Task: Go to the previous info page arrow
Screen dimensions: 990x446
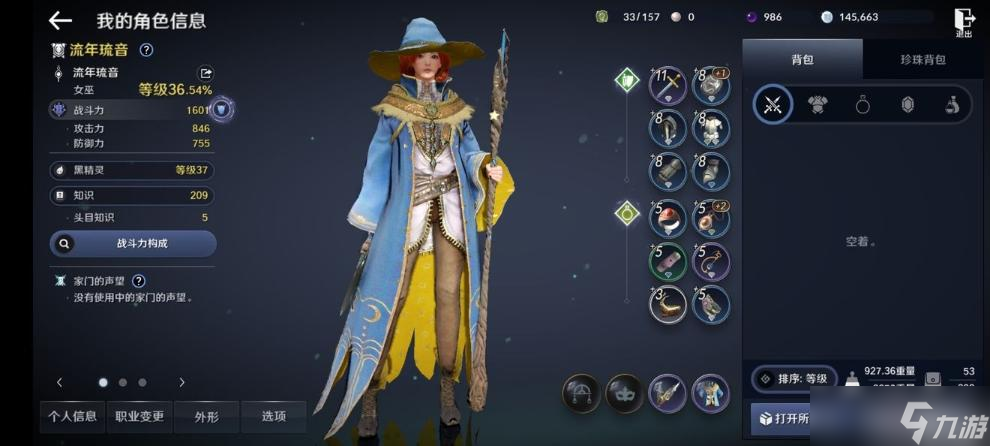Action: [59, 382]
